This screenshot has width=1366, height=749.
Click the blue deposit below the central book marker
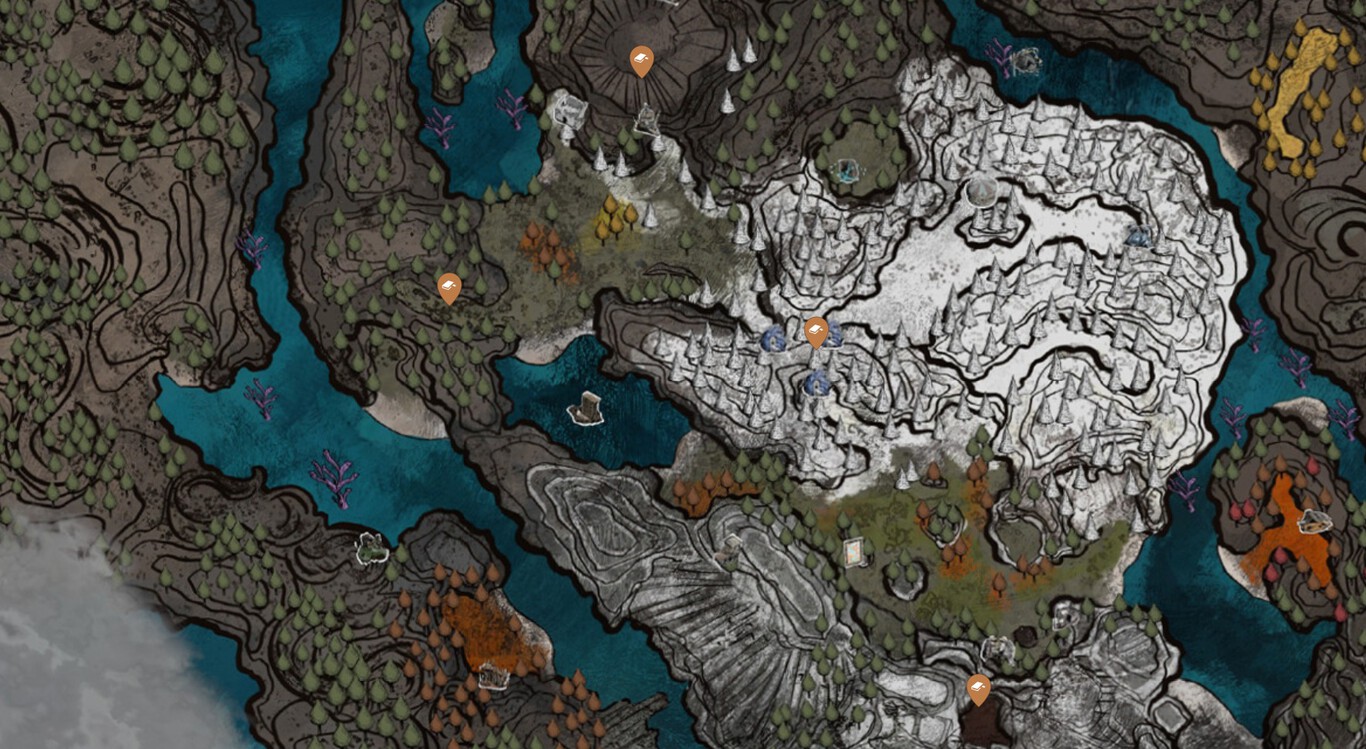coord(818,382)
